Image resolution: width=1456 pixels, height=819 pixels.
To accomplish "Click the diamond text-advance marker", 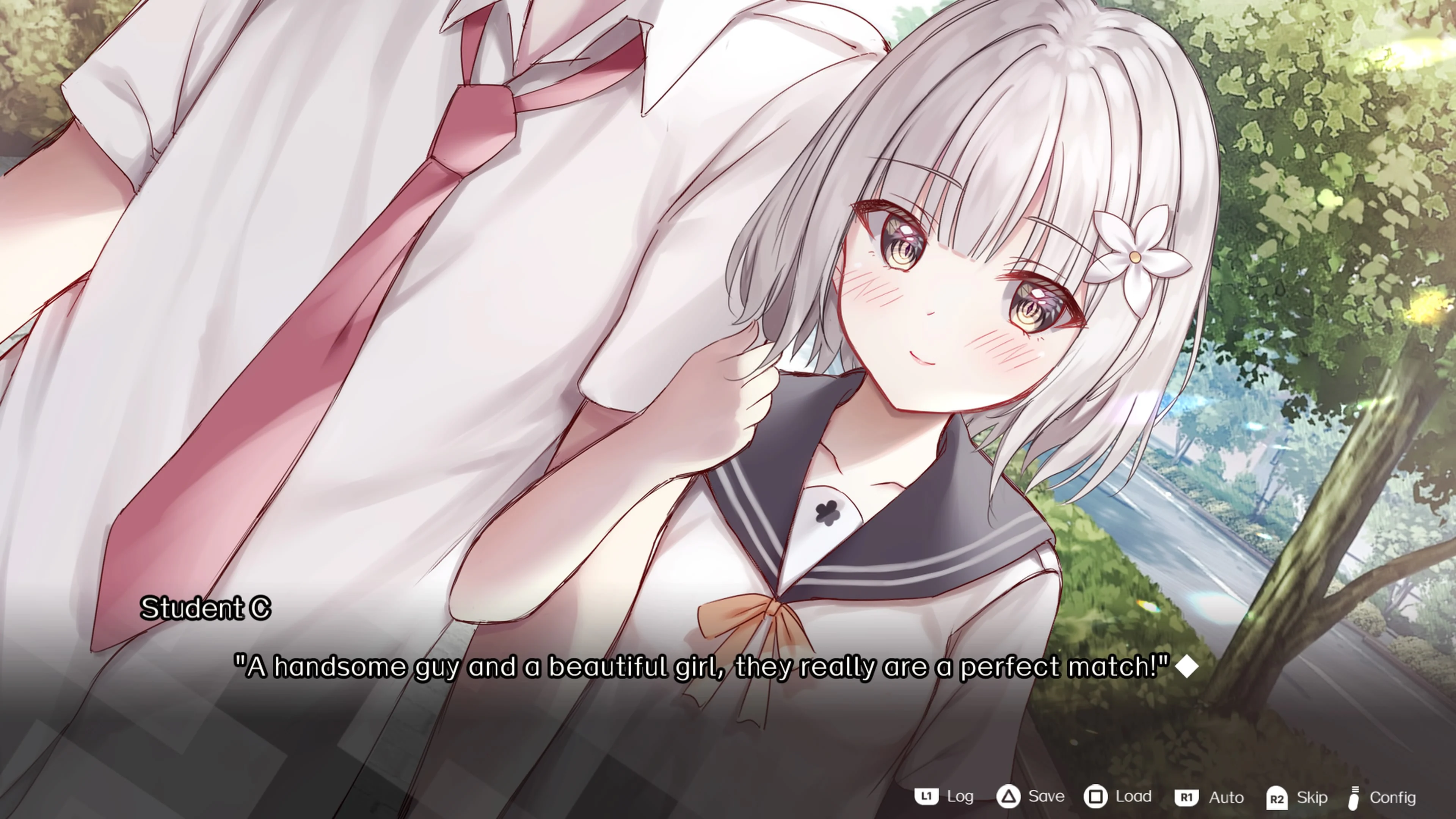I will 1188,667.
